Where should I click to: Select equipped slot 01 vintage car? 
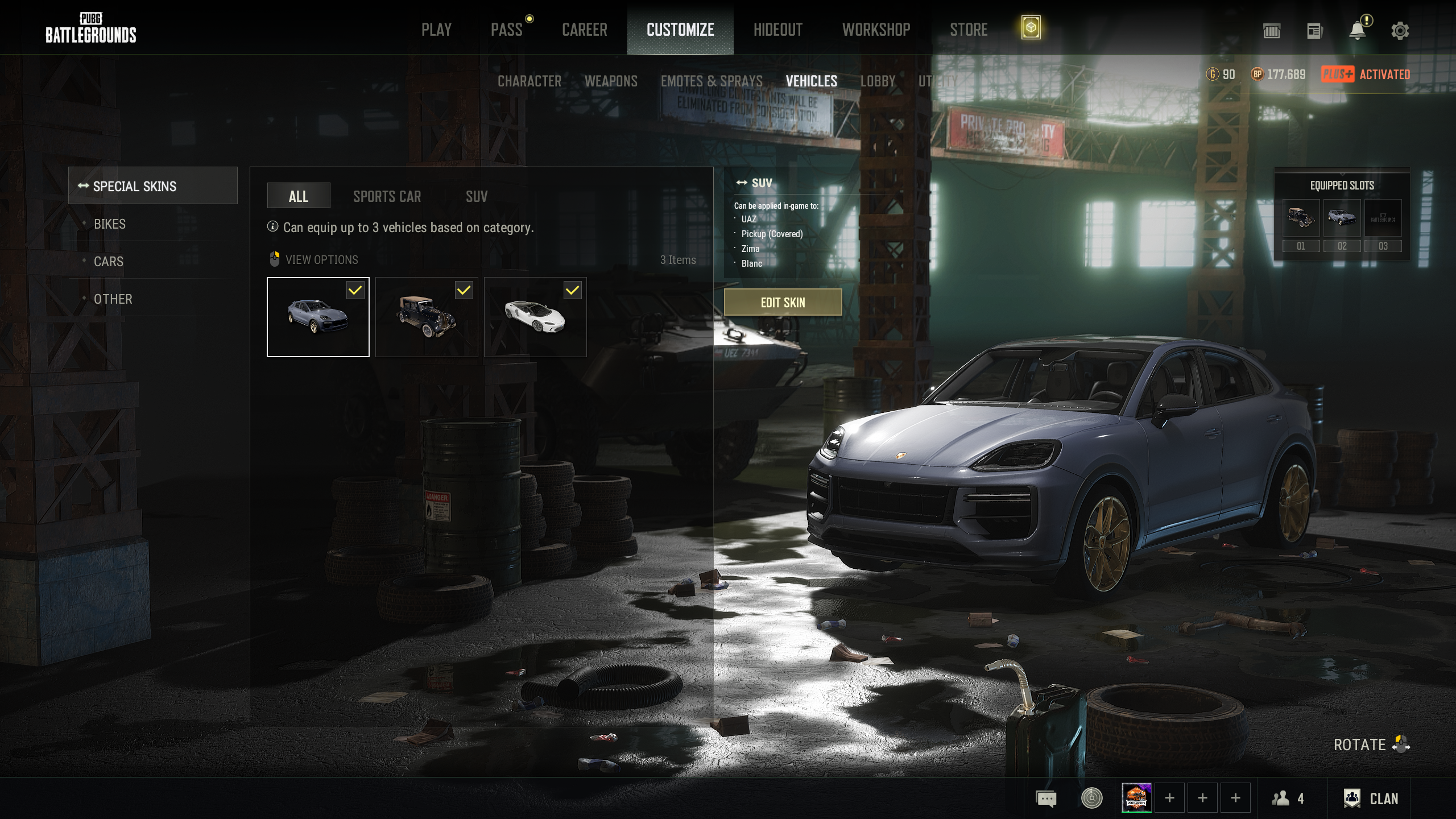[1301, 218]
